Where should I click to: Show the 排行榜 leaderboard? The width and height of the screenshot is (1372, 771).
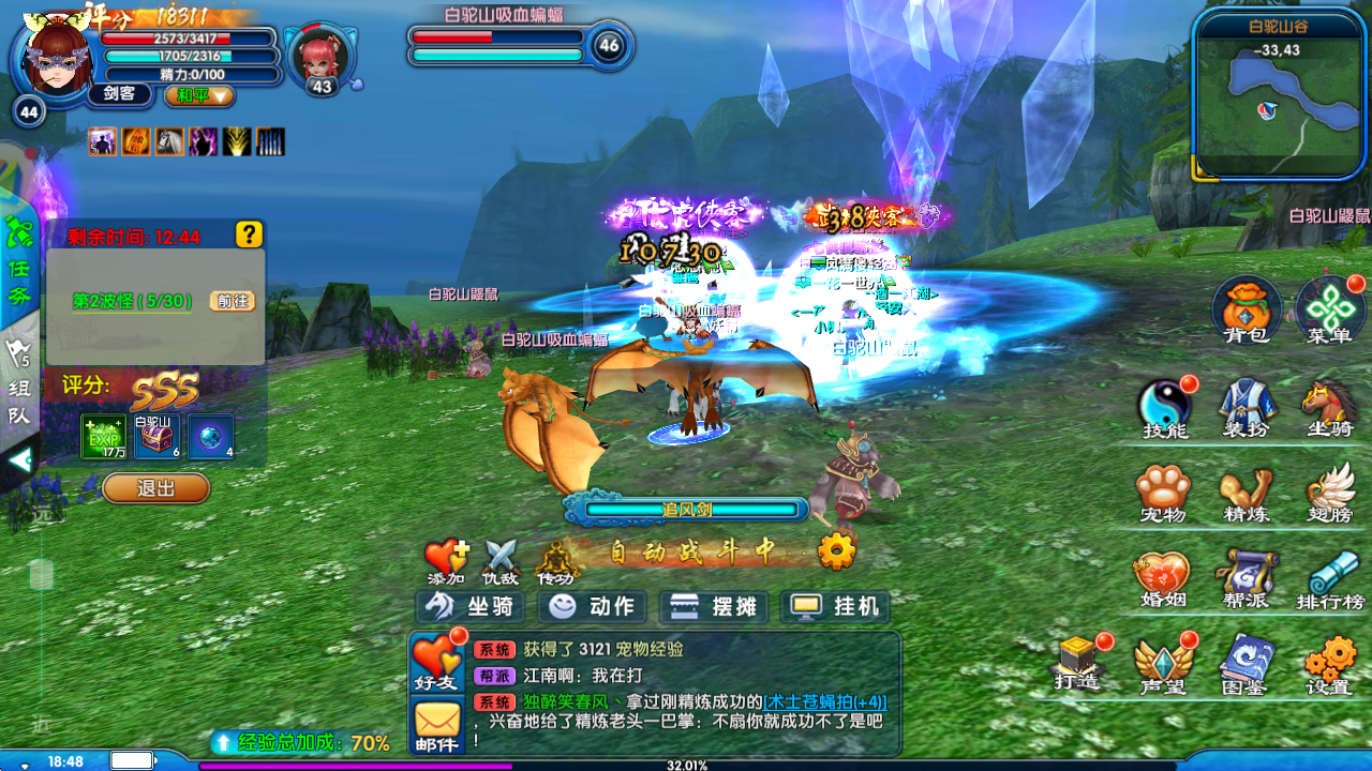tap(1330, 581)
